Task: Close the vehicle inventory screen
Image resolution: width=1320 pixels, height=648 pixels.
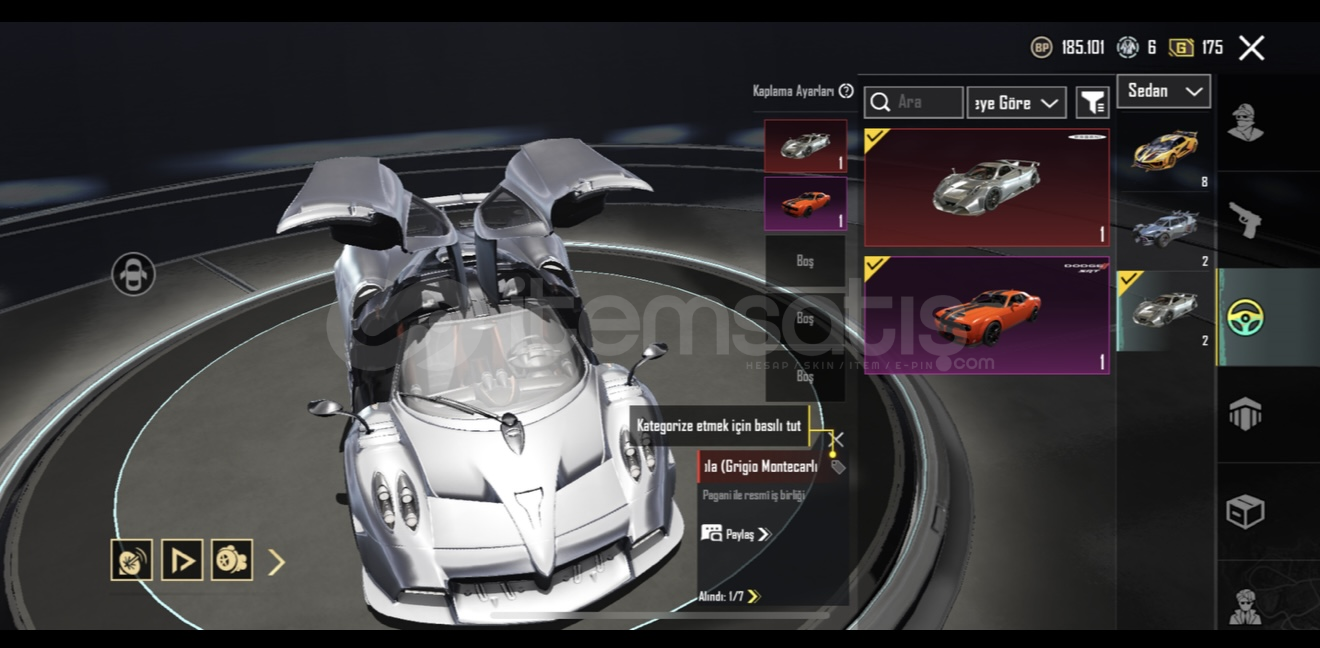Action: tap(1251, 48)
